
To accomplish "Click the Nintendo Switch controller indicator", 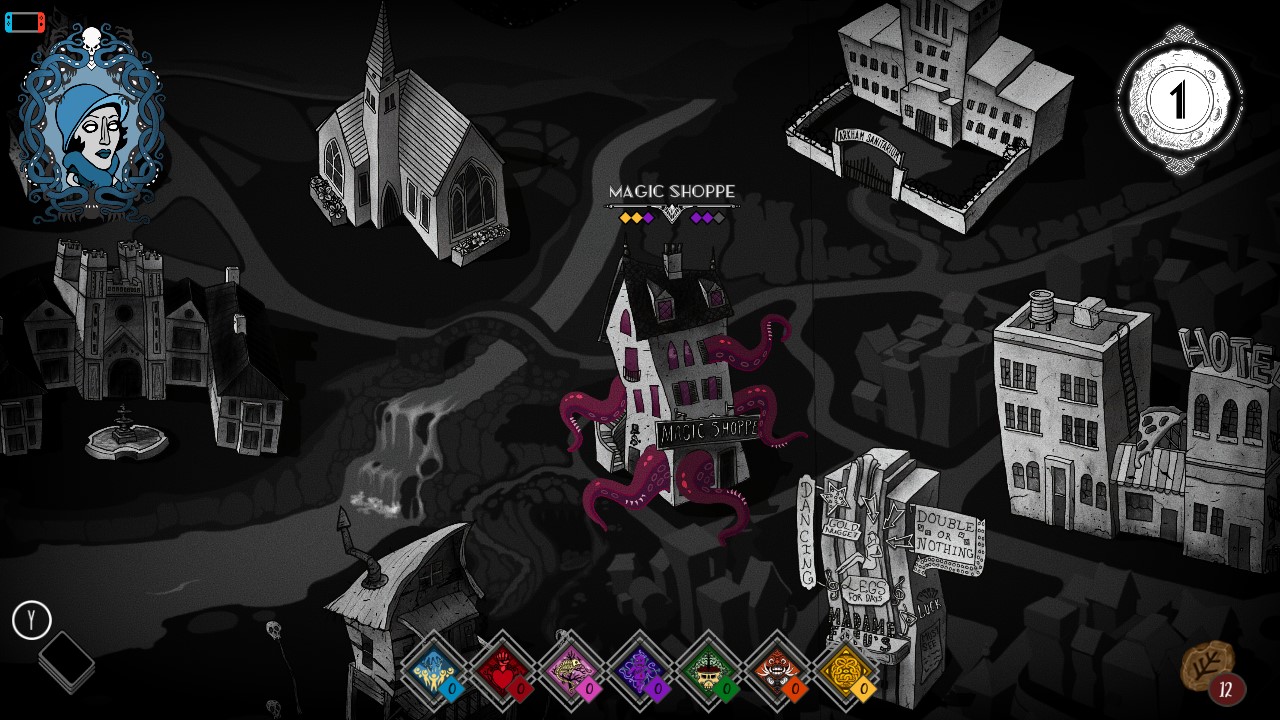I will point(24,22).
